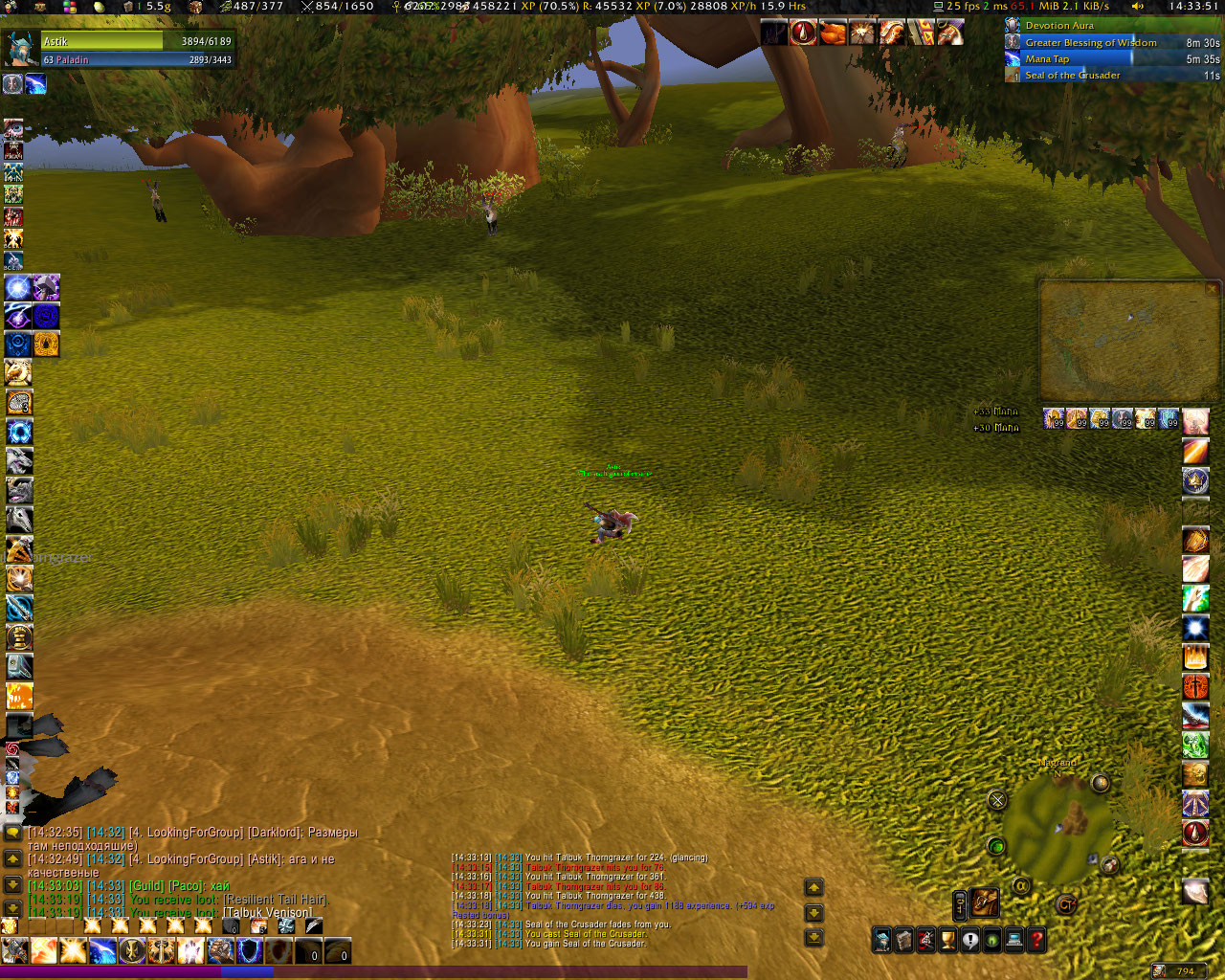Click the CT2 minimap button
This screenshot has width=1225, height=980.
coord(1065,903)
